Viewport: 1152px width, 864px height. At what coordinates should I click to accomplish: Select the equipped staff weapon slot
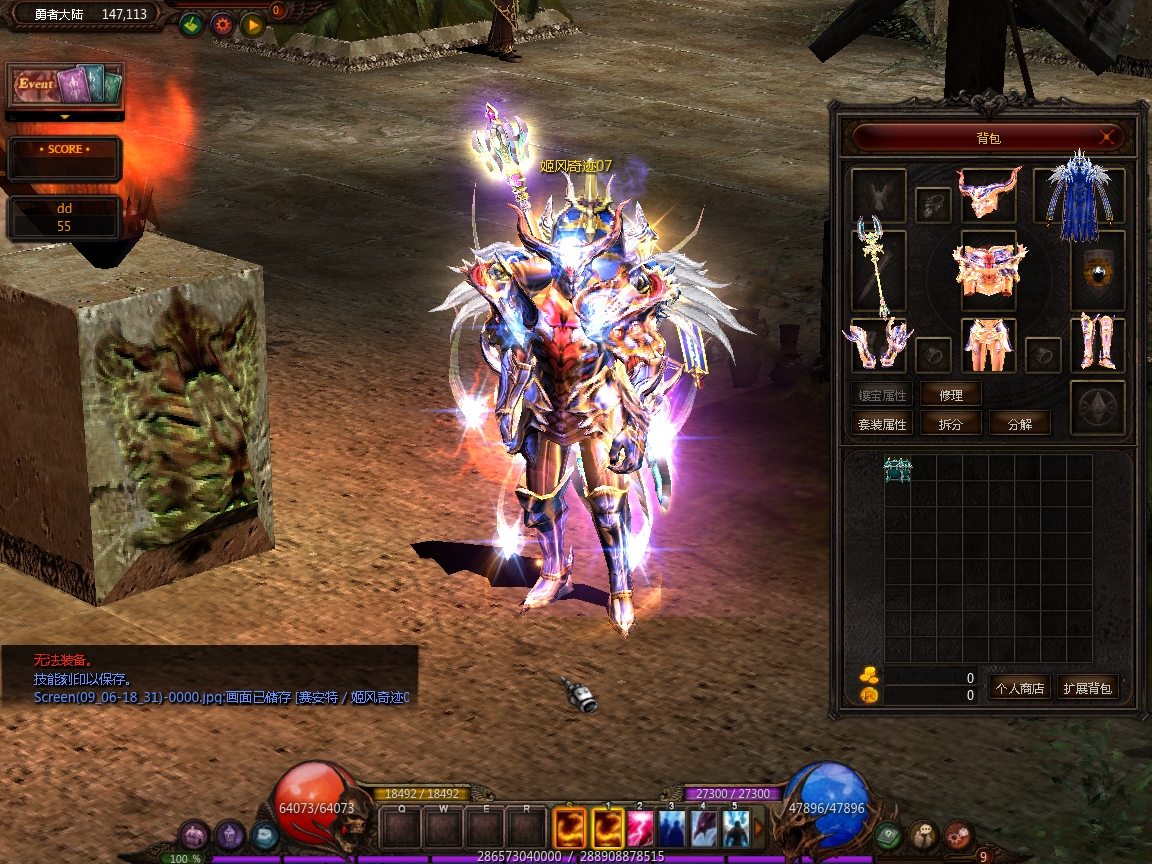click(x=878, y=270)
